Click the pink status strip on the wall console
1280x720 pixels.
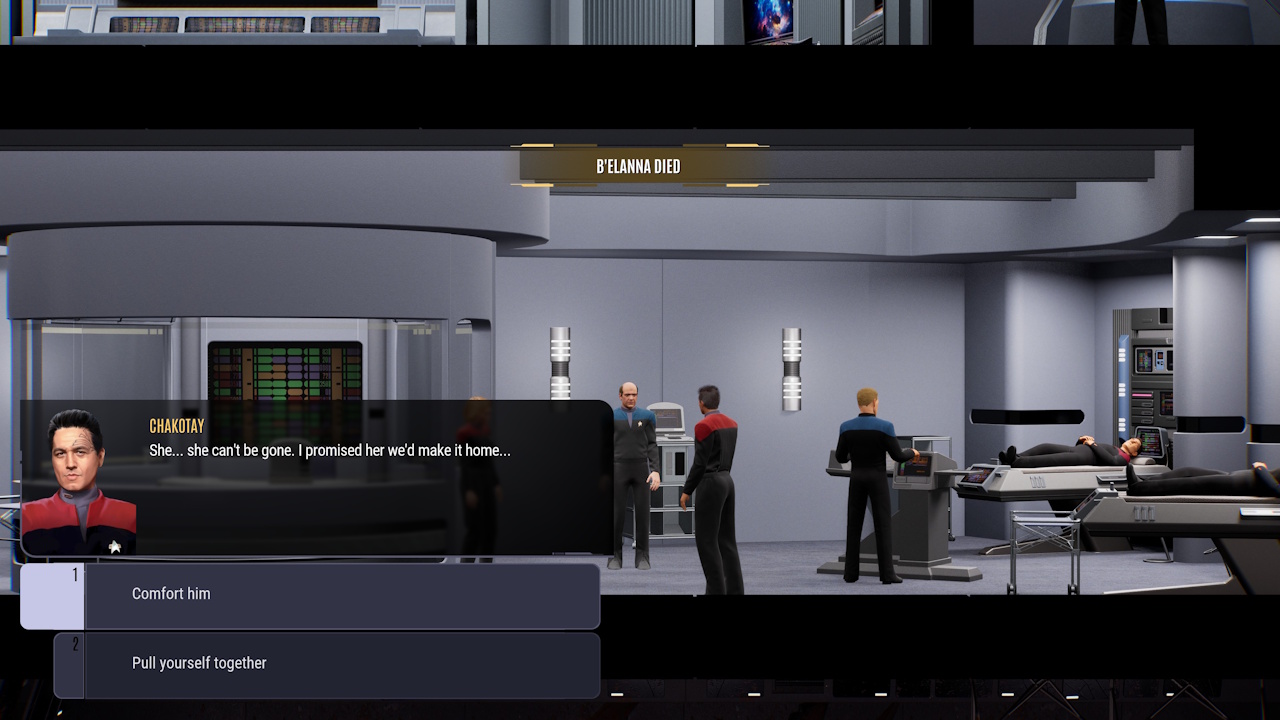point(1142,395)
